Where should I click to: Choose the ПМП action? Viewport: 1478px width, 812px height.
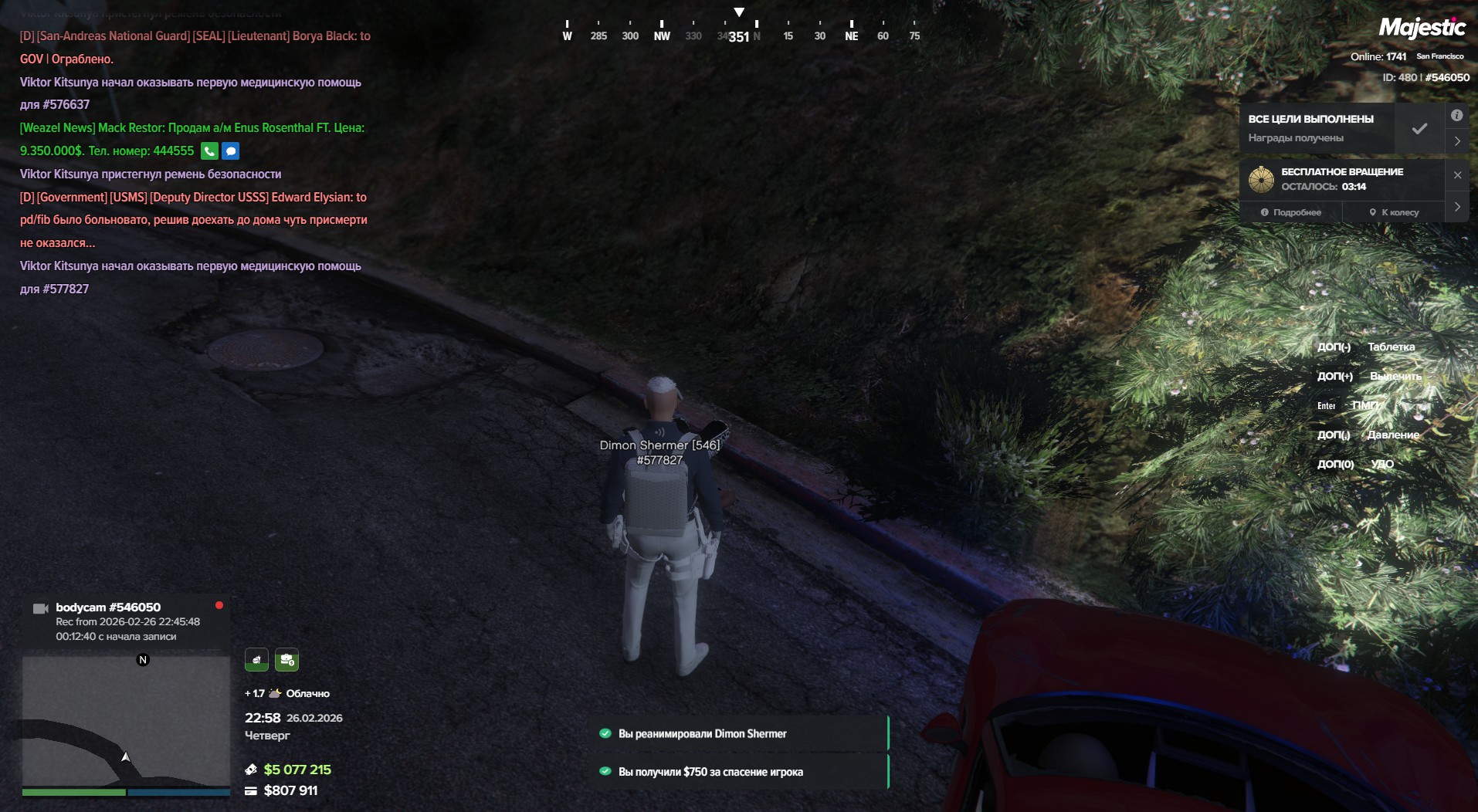coord(1365,406)
